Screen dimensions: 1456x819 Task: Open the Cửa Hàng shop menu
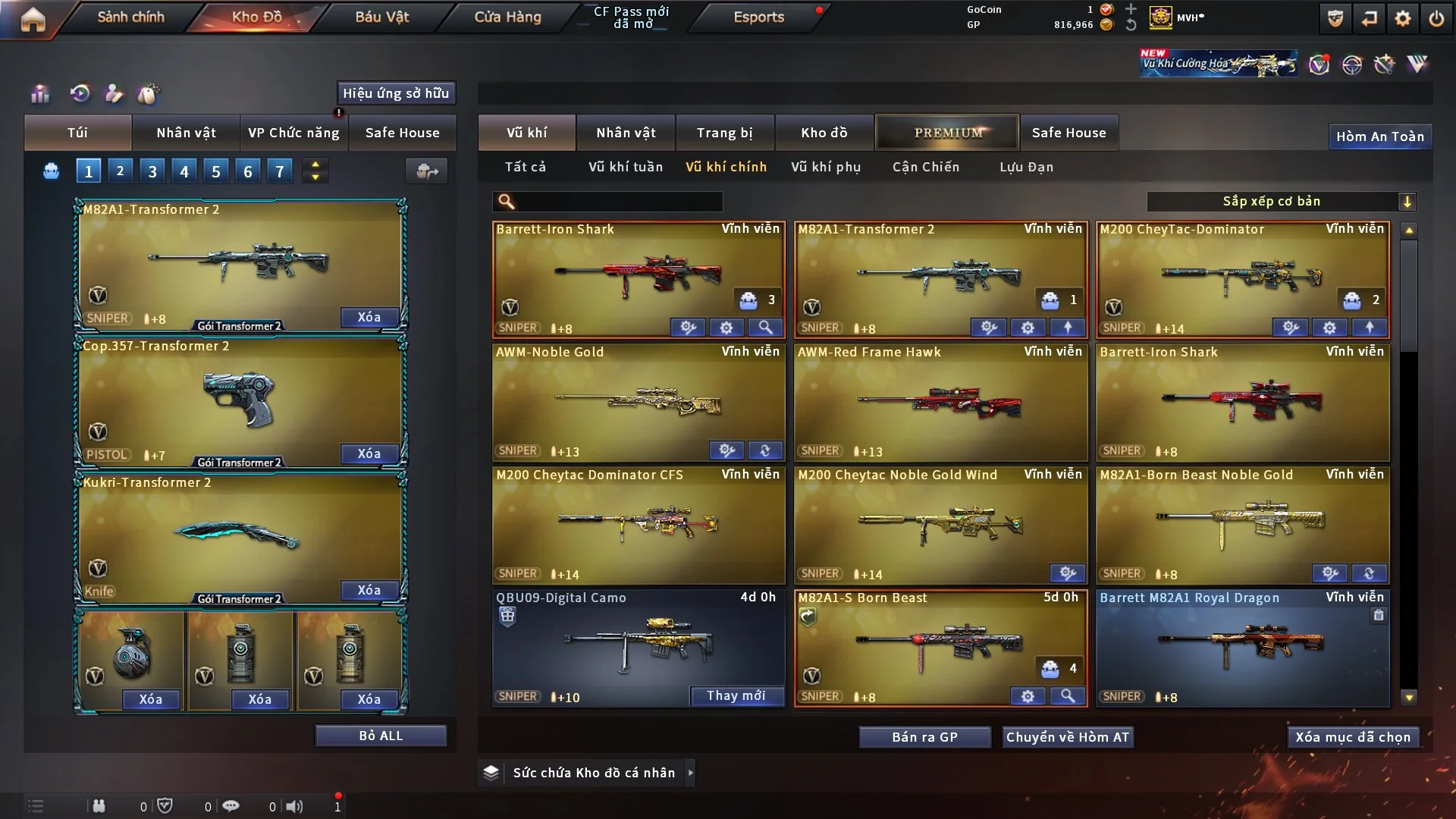[507, 17]
